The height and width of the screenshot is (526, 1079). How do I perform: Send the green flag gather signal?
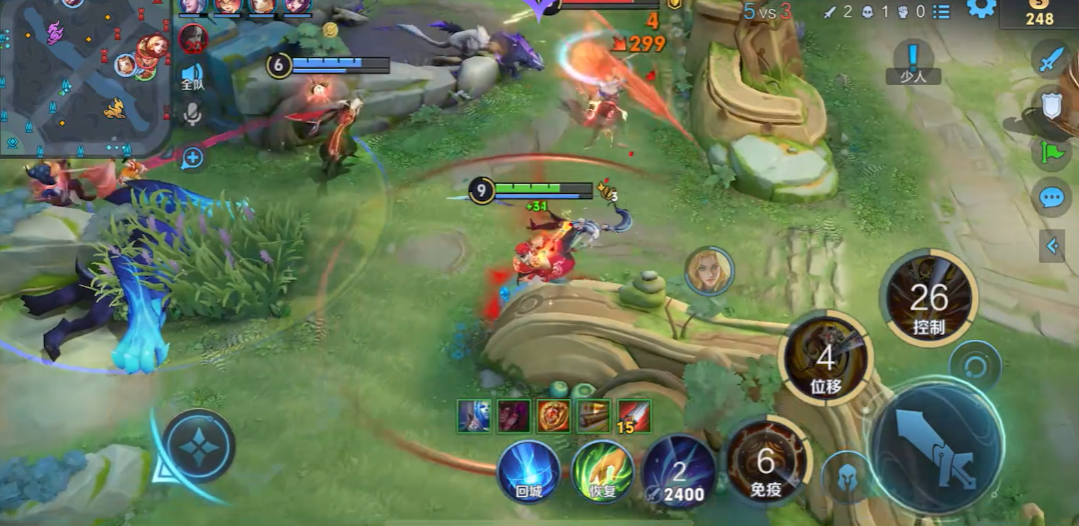pos(1050,151)
